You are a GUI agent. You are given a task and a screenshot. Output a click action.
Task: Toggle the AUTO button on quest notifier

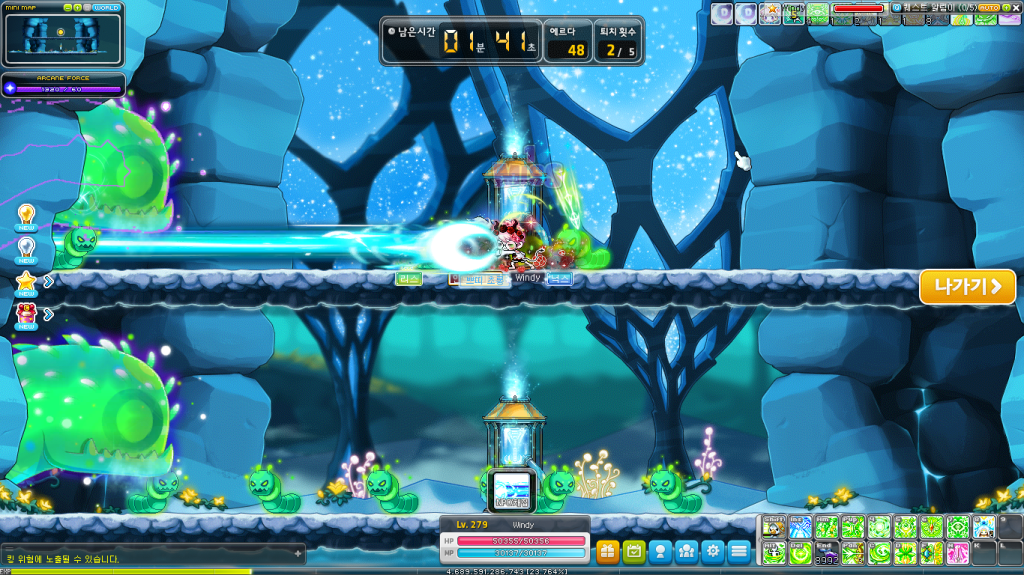point(988,8)
